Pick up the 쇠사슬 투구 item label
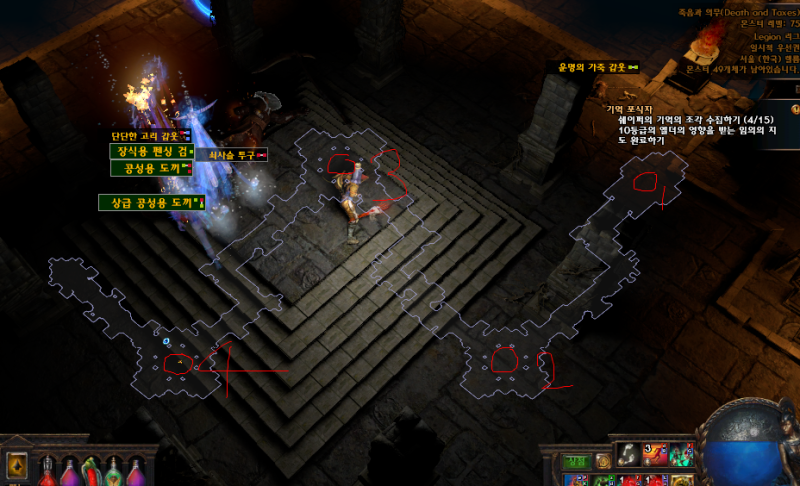The width and height of the screenshot is (800, 486). pyautogui.click(x=232, y=155)
